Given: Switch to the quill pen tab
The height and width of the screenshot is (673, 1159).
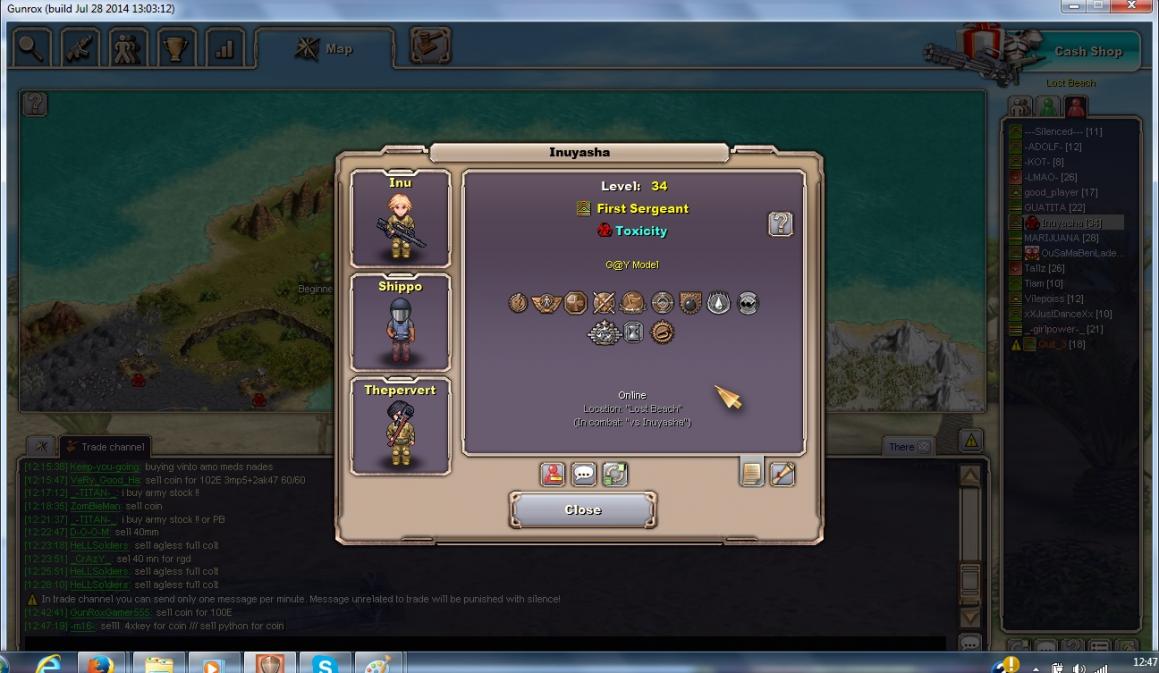Looking at the screenshot, I should (x=782, y=473).
